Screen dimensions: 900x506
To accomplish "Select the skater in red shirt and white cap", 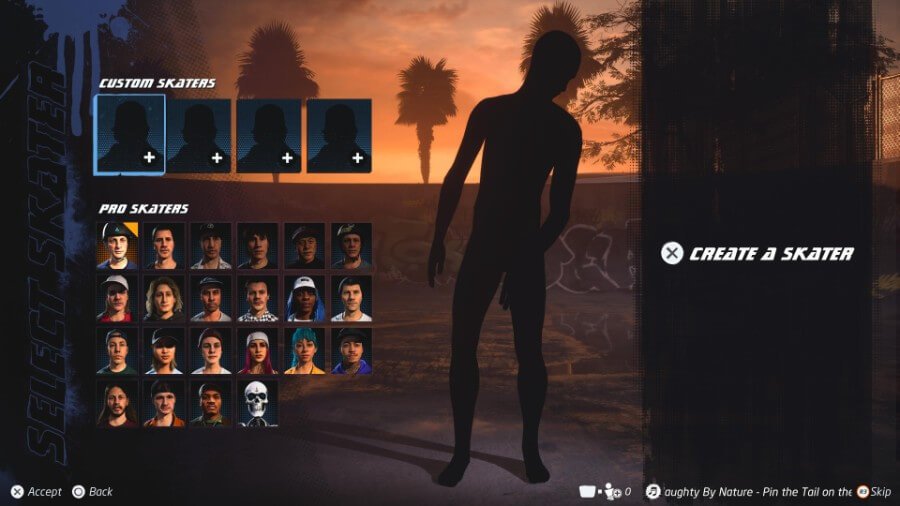I will click(117, 298).
